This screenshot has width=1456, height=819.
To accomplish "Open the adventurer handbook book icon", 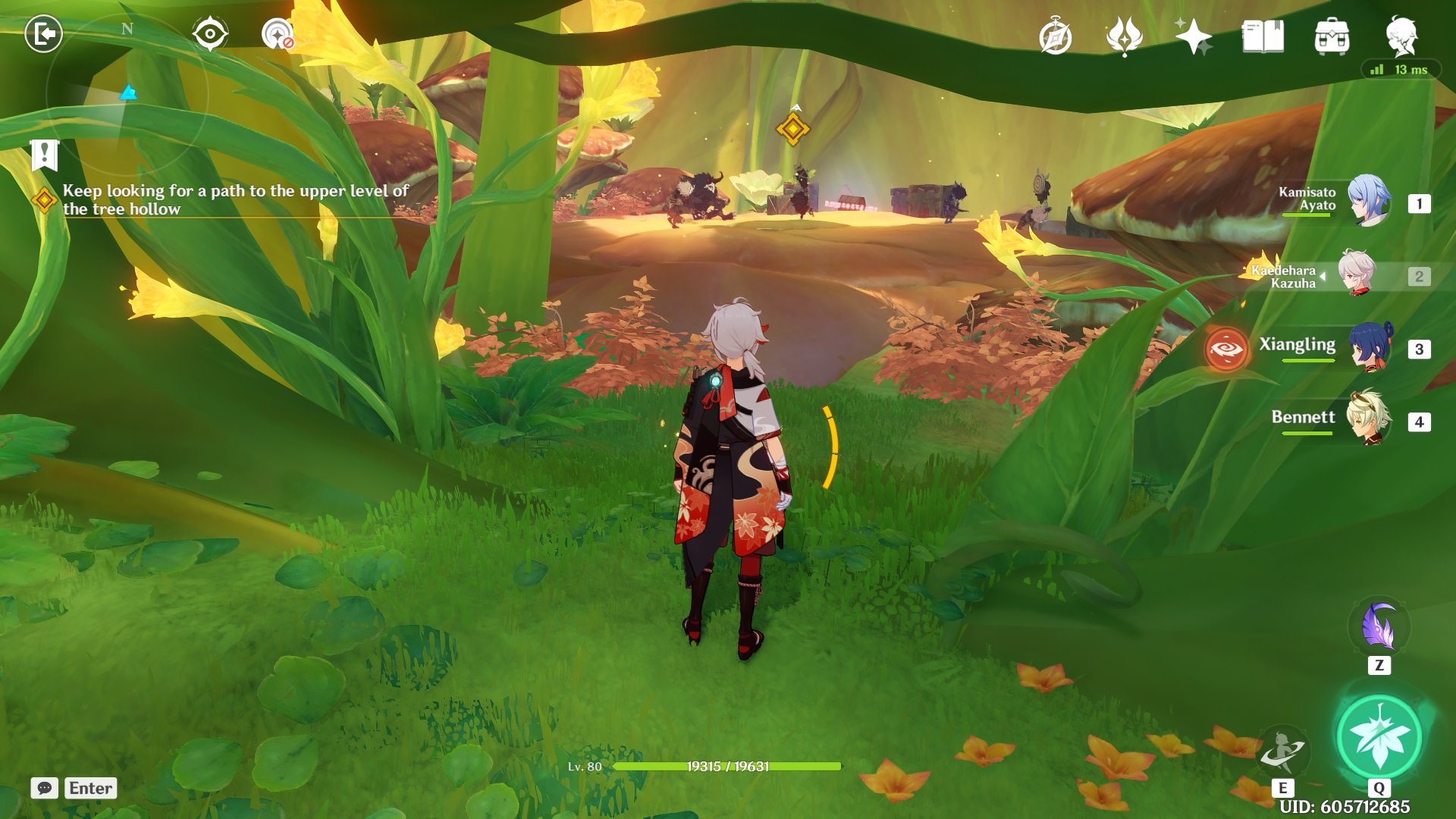I will tap(1263, 36).
